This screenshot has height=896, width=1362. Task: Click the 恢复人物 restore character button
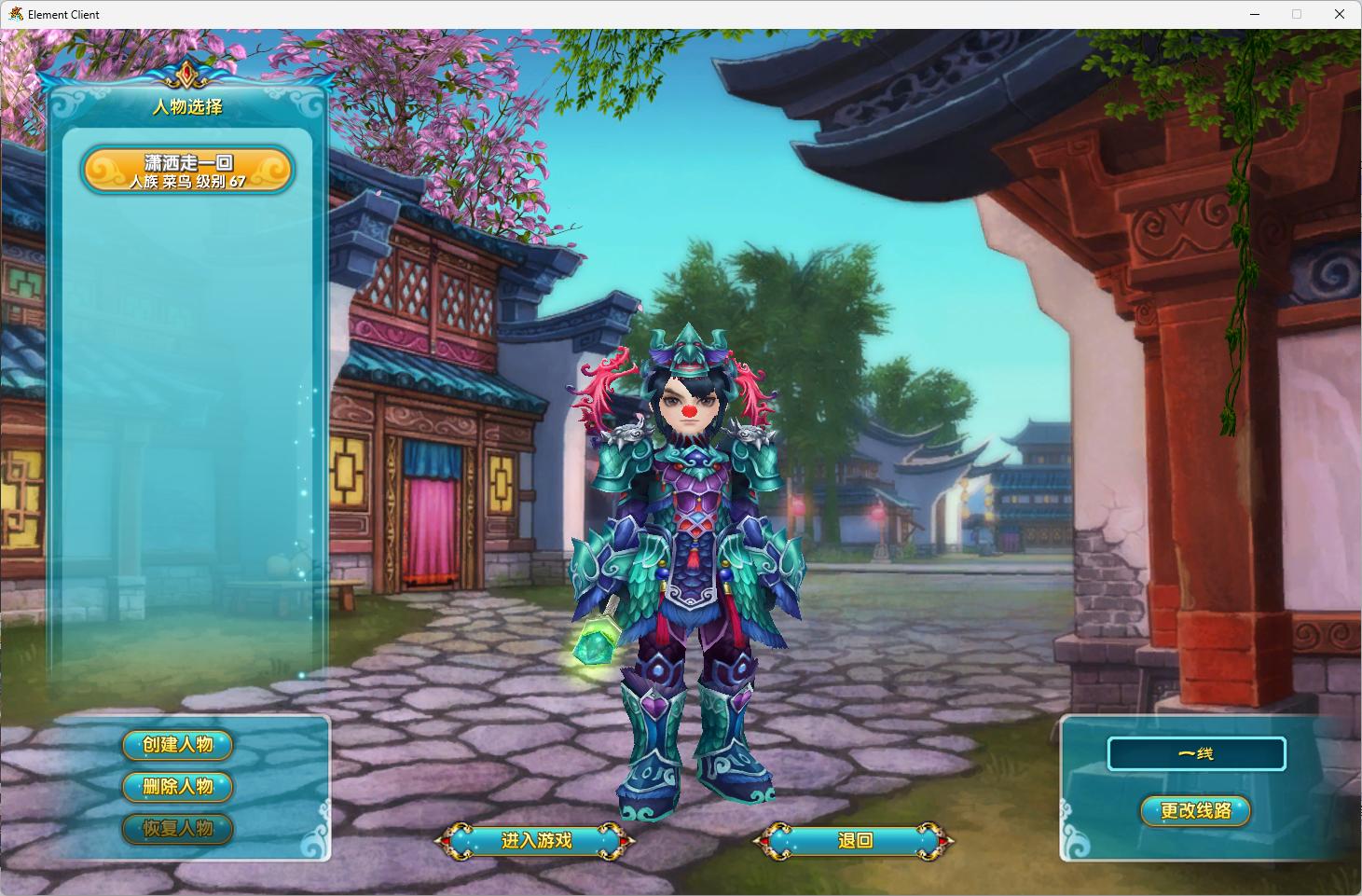[x=177, y=829]
